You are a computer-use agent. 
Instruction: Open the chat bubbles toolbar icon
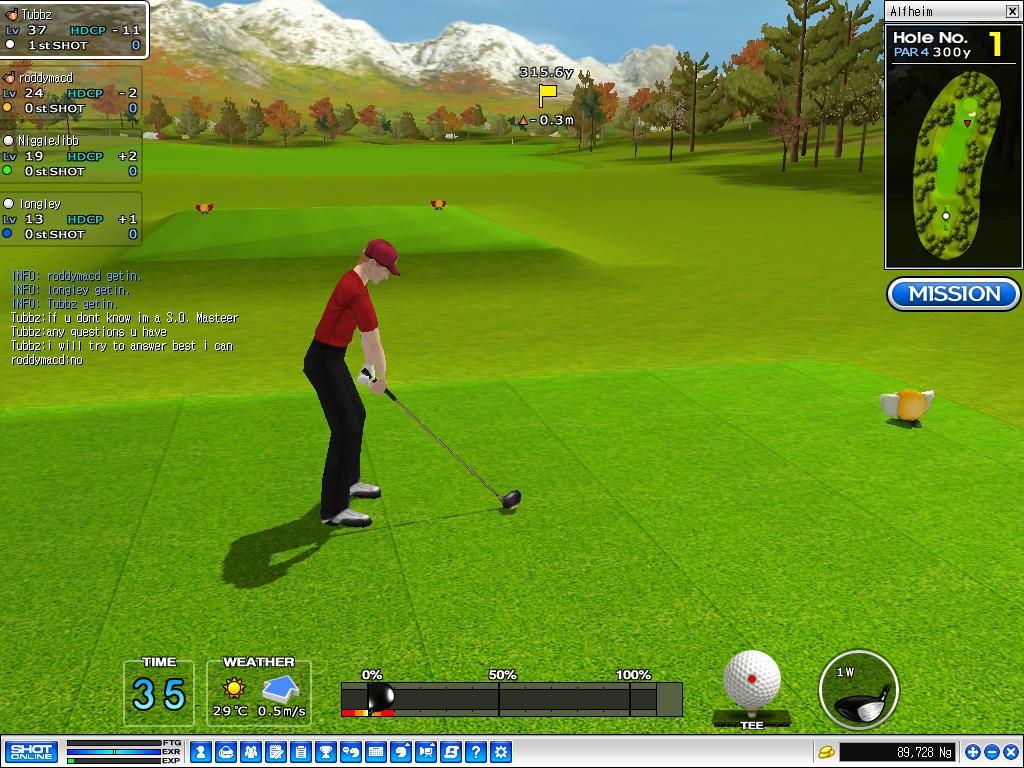(350, 752)
